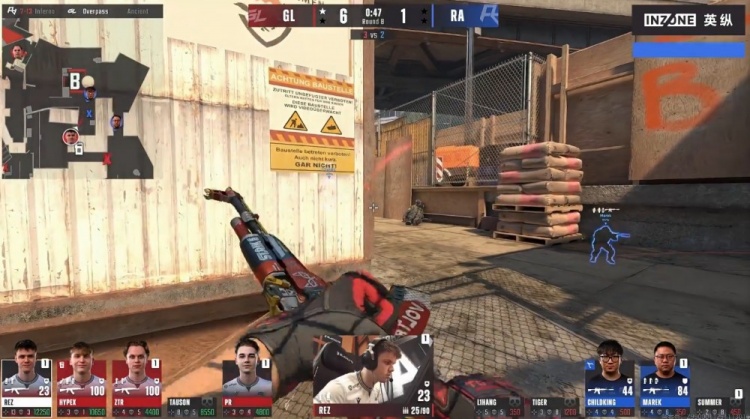
Task: Select HYPEX's player card
Action: [82, 378]
